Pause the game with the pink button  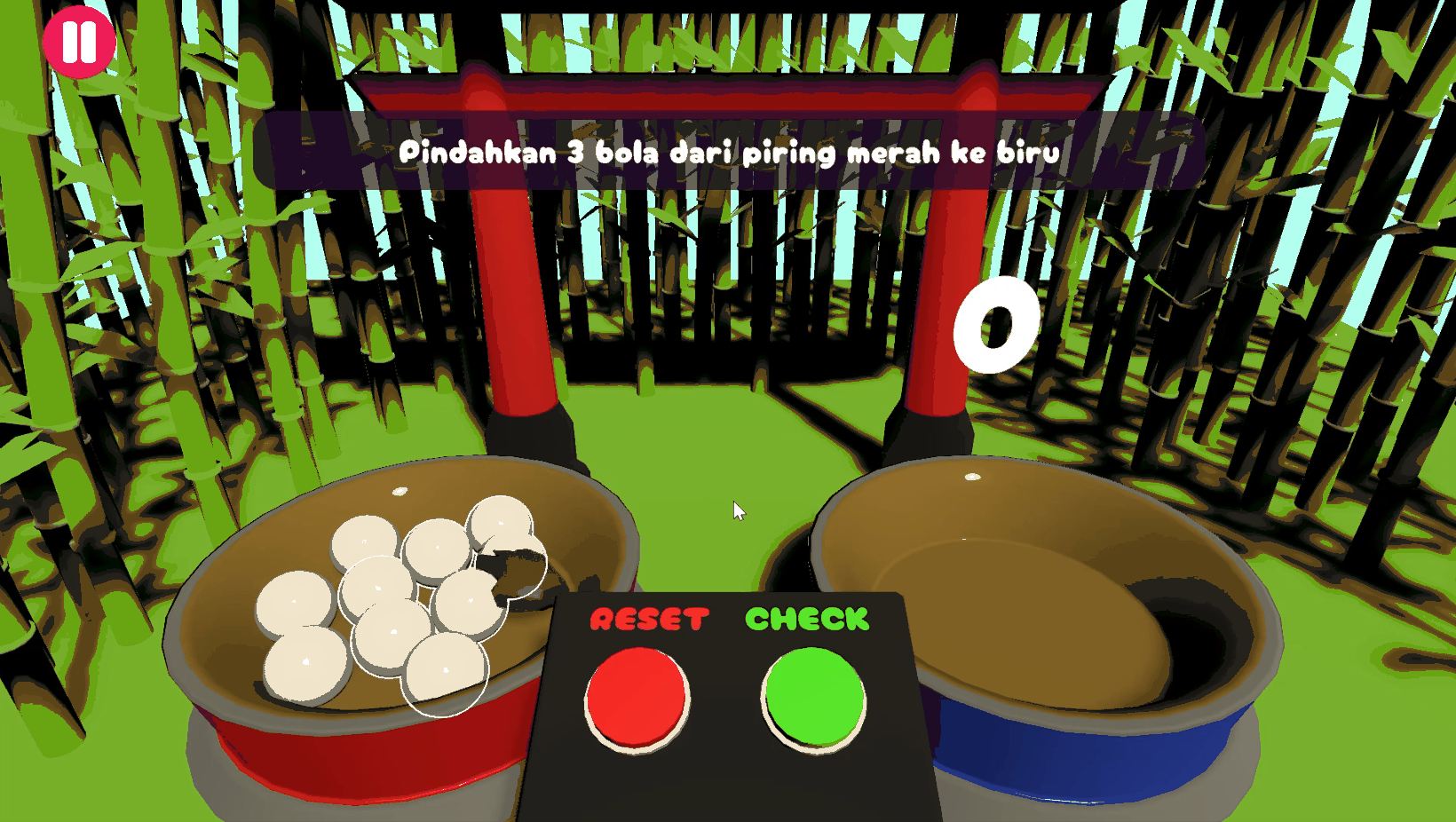pos(78,42)
